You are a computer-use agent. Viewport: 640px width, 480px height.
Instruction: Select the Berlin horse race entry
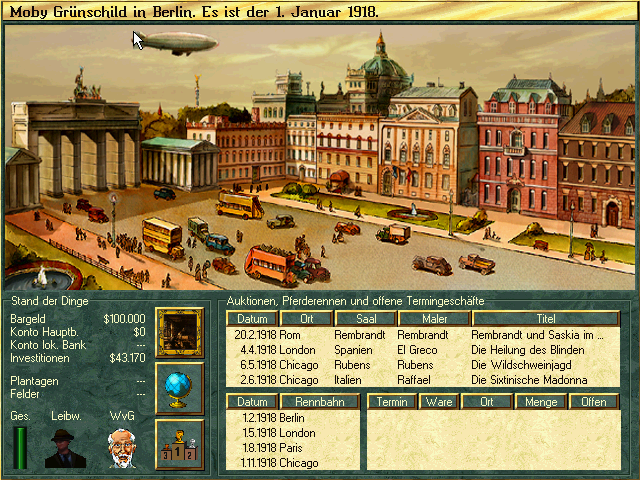coord(293,418)
